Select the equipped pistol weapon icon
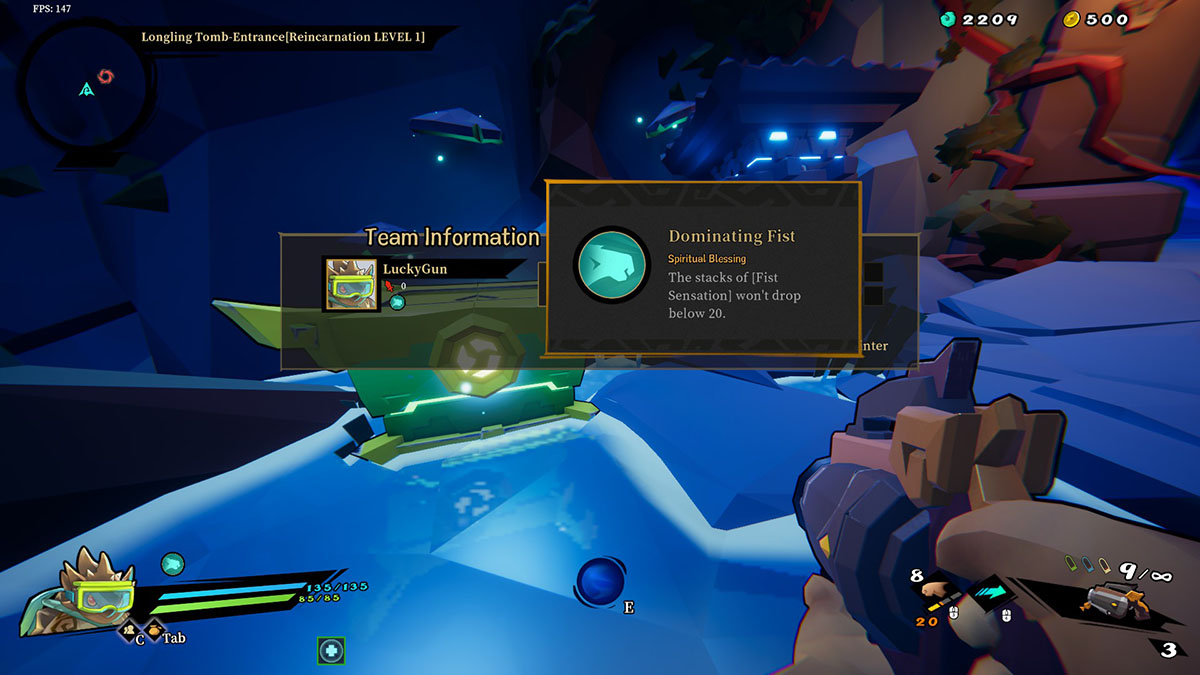This screenshot has width=1200, height=675. click(1118, 601)
